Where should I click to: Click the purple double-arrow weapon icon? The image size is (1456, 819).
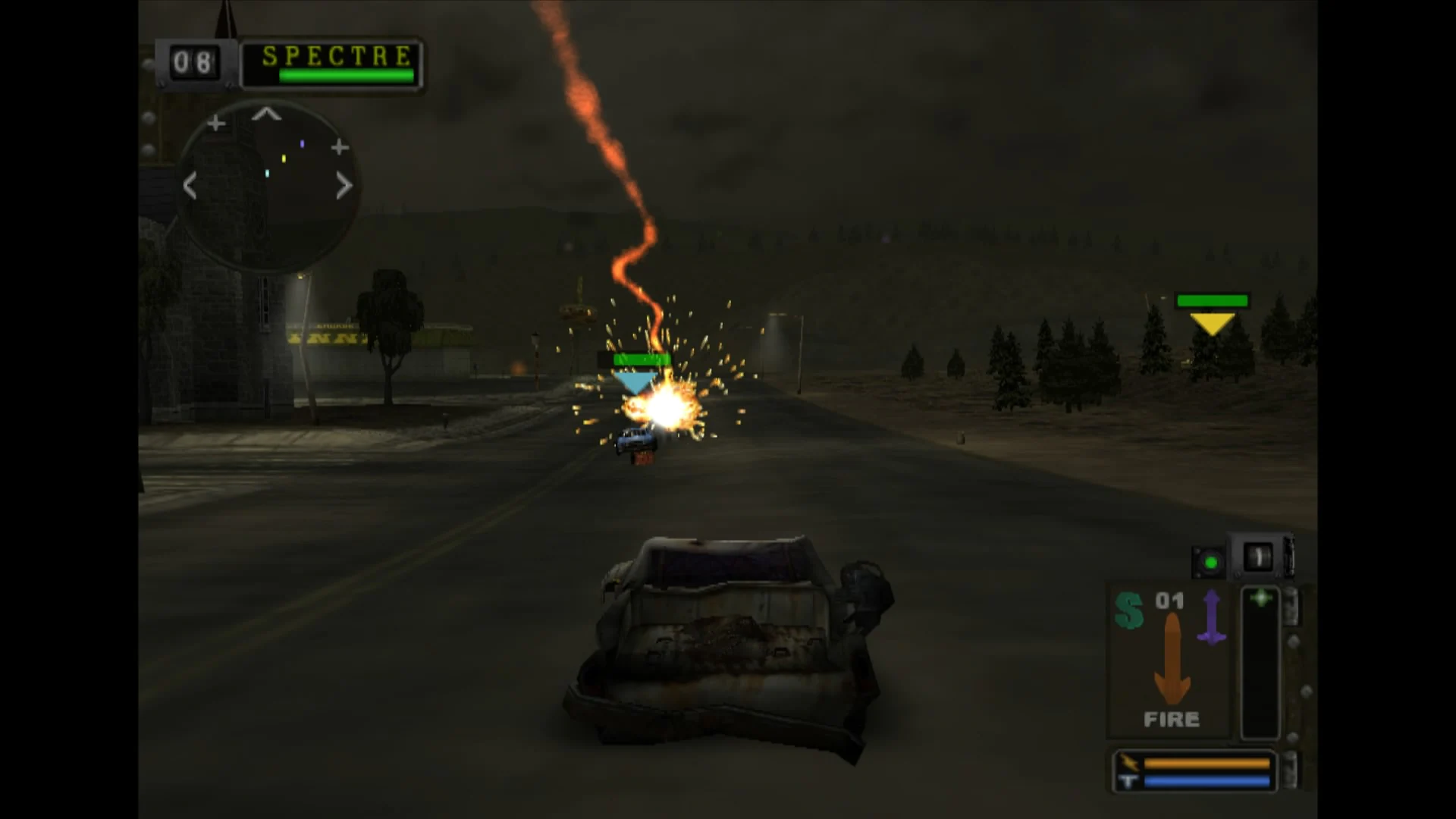pyautogui.click(x=1211, y=616)
